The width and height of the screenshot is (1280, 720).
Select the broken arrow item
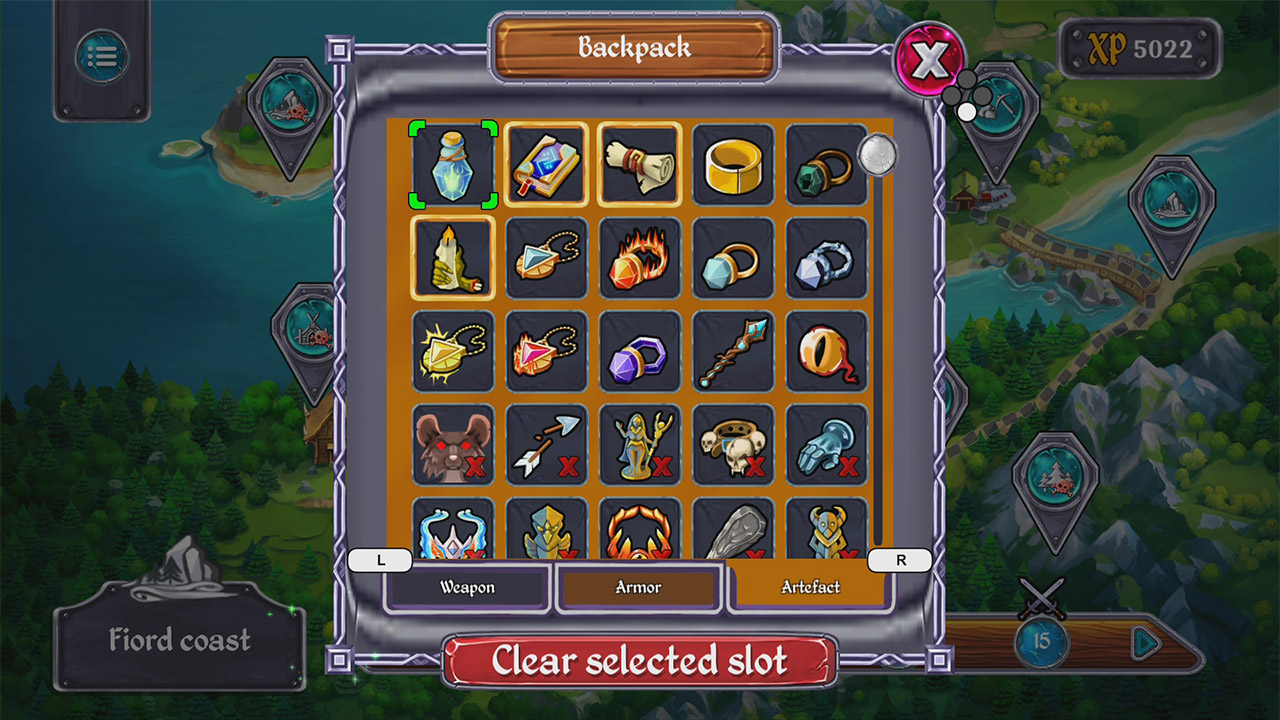(x=546, y=445)
